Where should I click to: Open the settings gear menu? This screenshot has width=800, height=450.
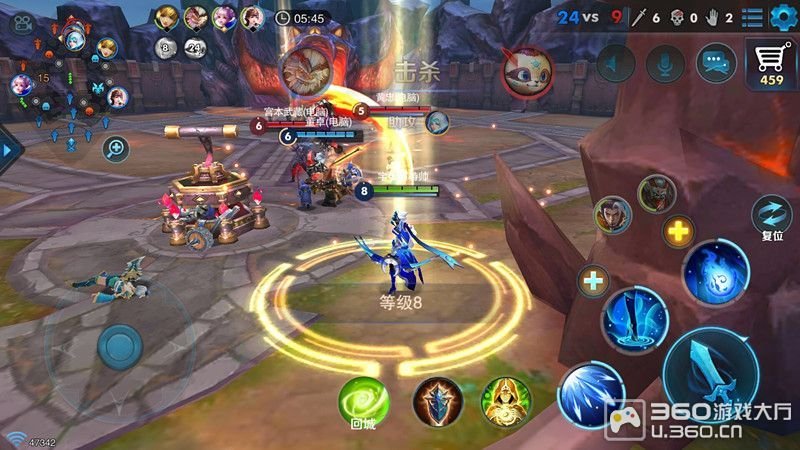pyautogui.click(x=781, y=17)
